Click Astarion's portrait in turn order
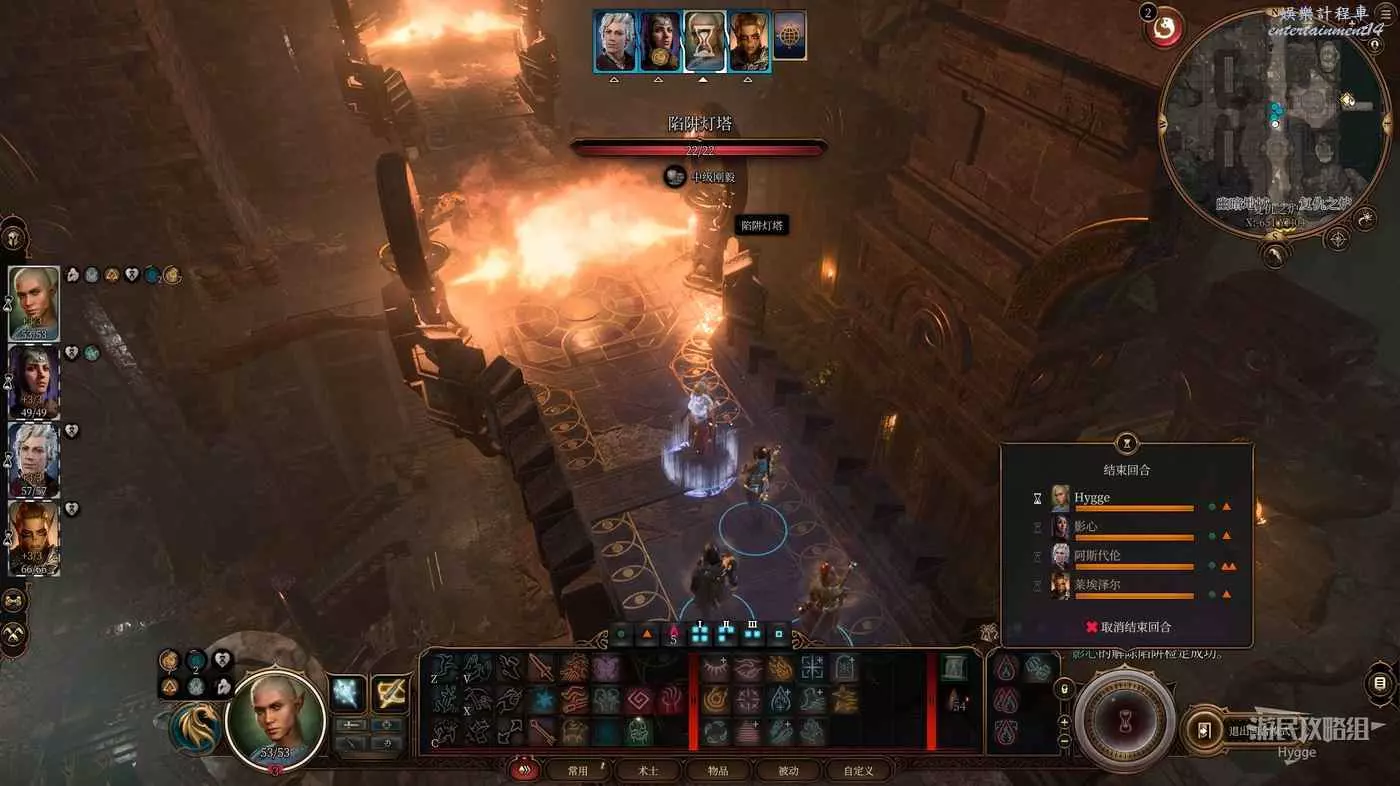This screenshot has width=1400, height=786. pos(614,42)
